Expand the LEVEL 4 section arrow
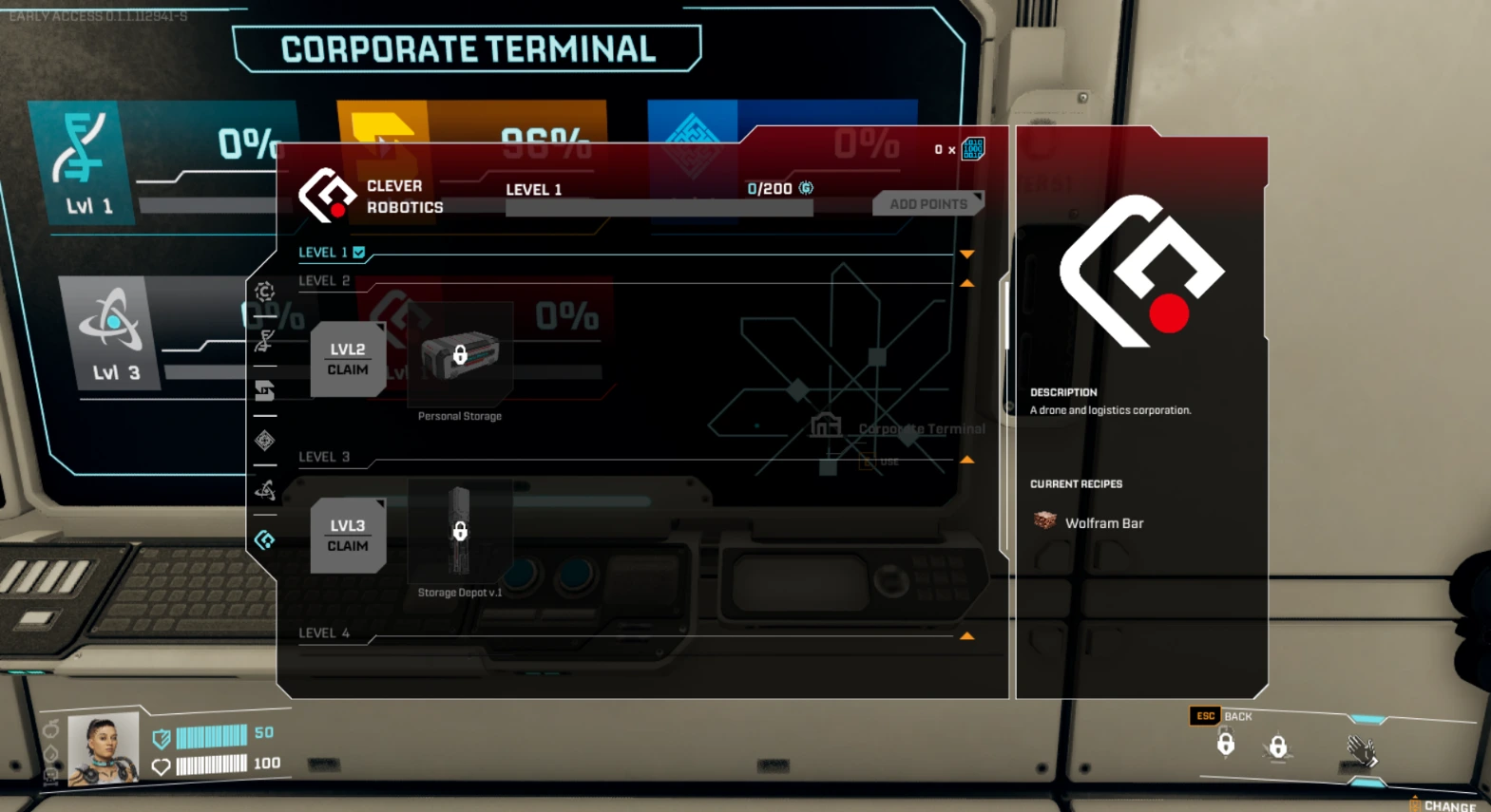1491x812 pixels. coord(966,634)
